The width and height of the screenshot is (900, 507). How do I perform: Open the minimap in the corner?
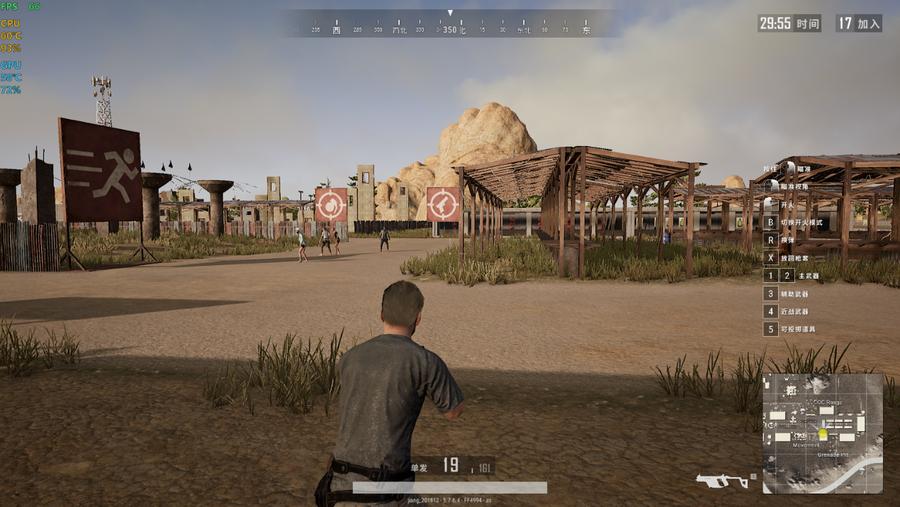click(x=822, y=433)
